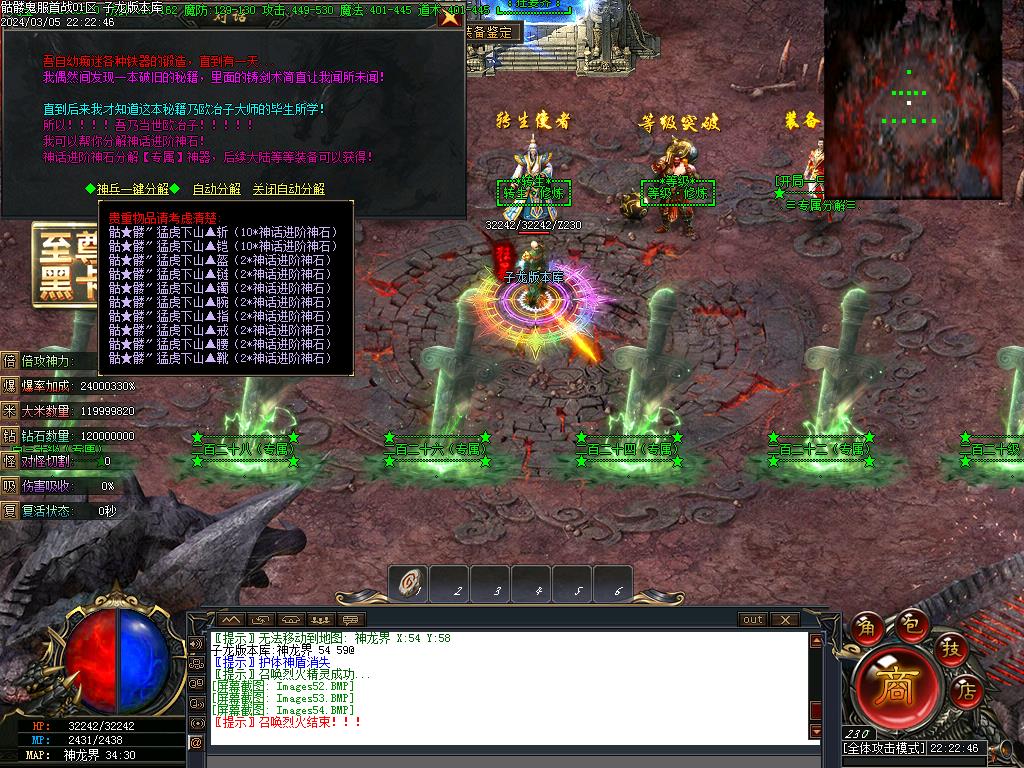The width and height of the screenshot is (1024, 768).
Task: Use the item in hotbar slot 1
Action: coord(409,584)
